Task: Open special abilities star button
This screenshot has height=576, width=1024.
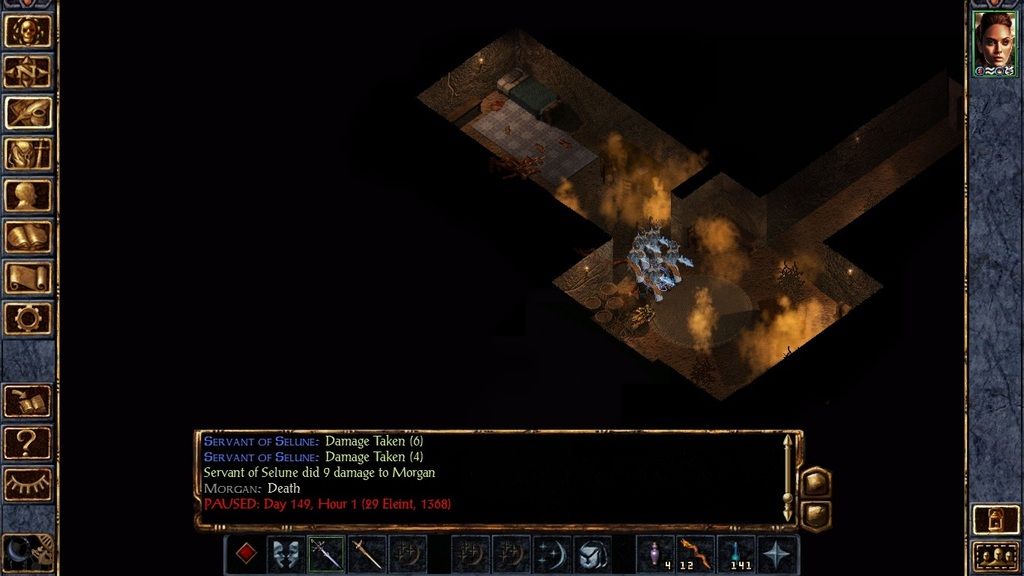Action: [778, 553]
